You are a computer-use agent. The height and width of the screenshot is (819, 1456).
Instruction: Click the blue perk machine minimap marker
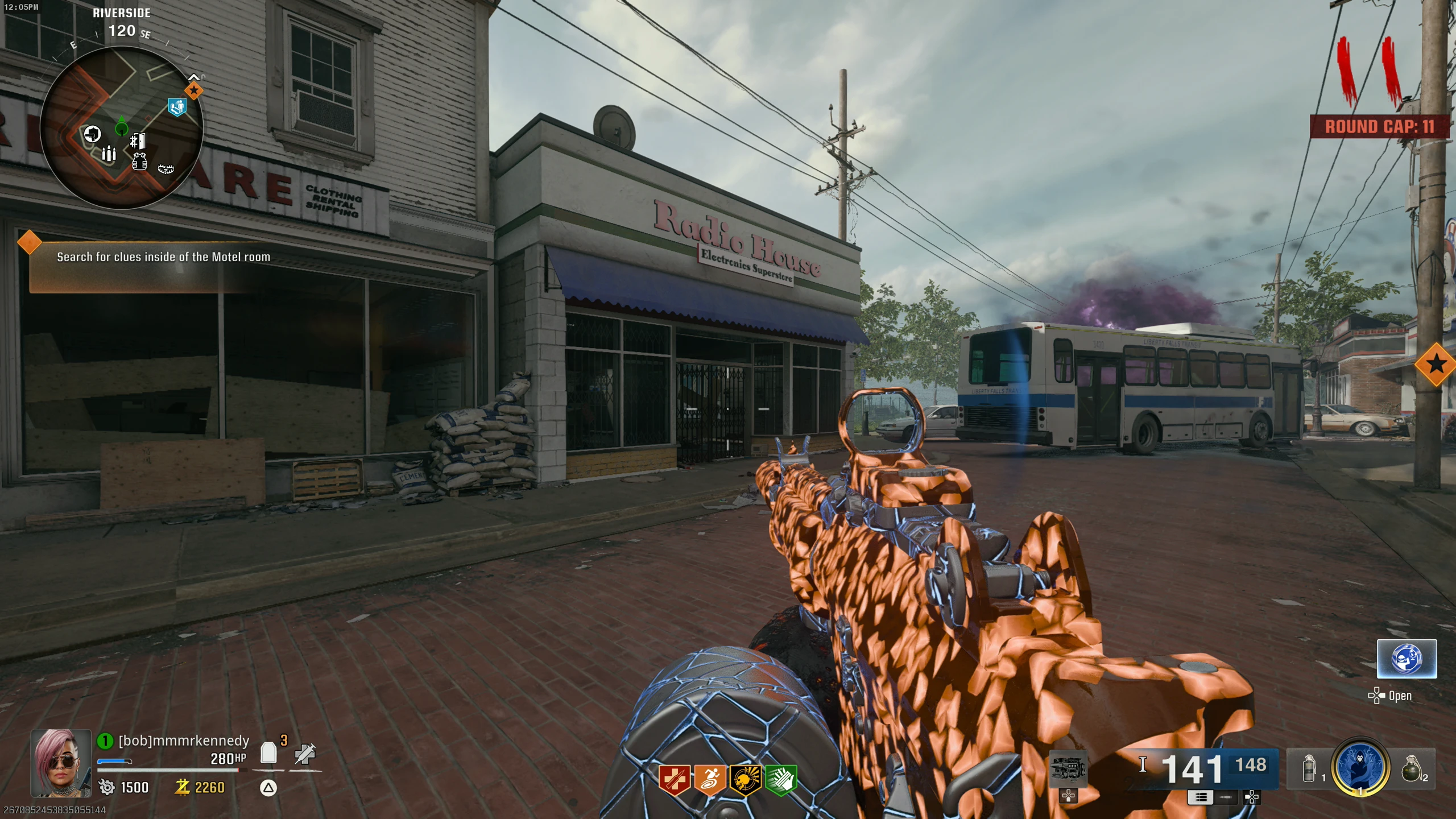(x=177, y=106)
